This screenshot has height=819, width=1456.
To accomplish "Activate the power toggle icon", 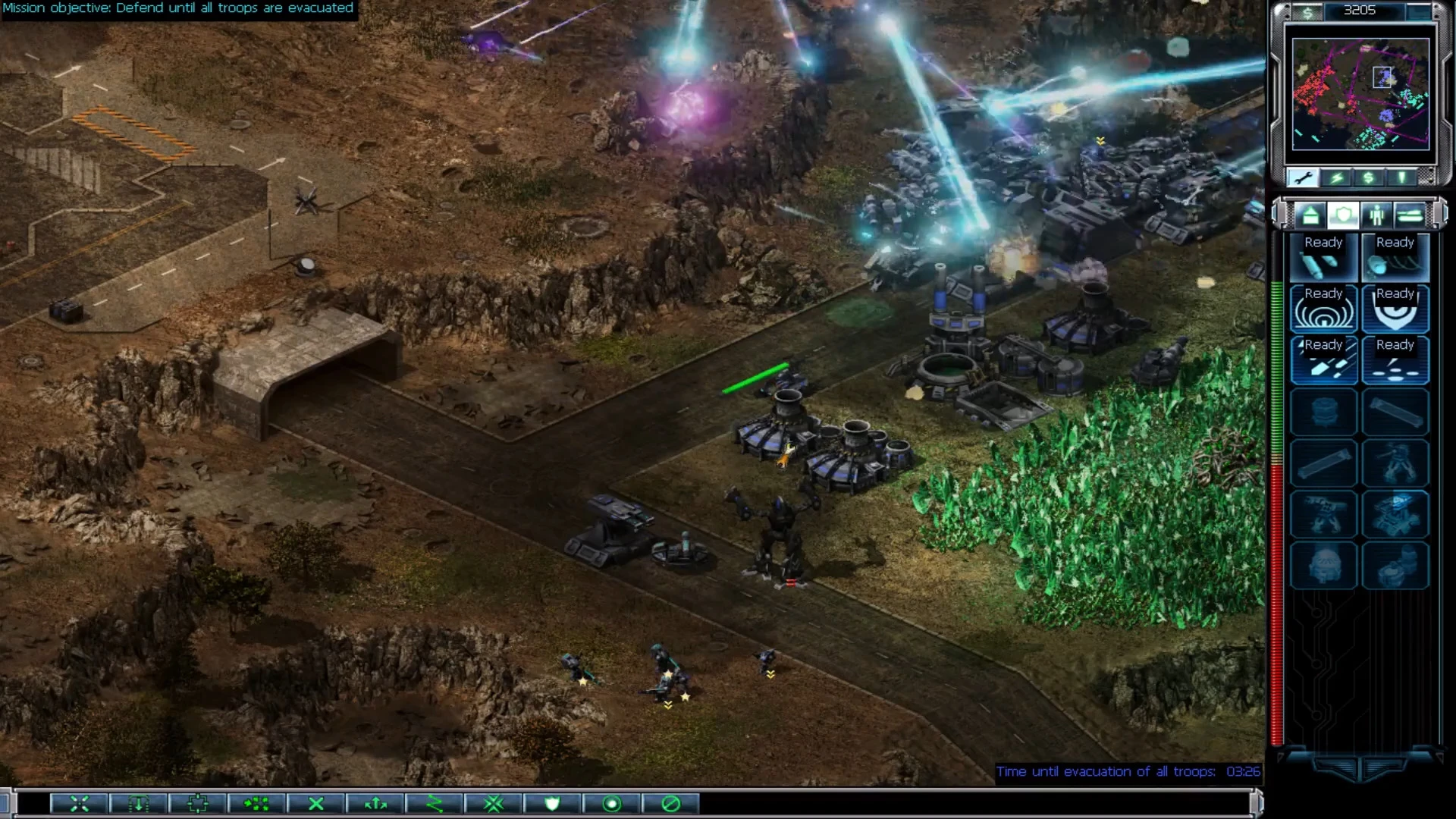I will click(x=1336, y=177).
